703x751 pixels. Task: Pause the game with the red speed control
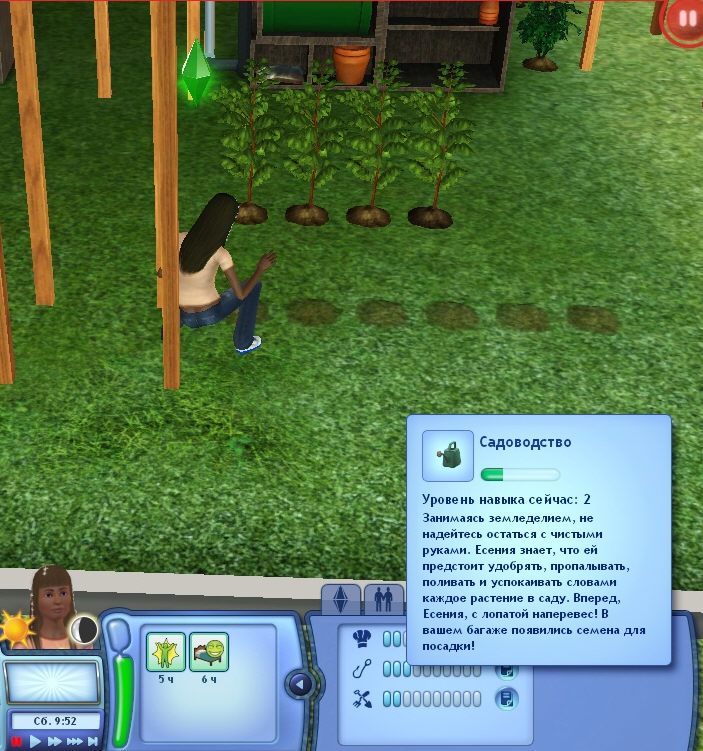tap(17, 741)
